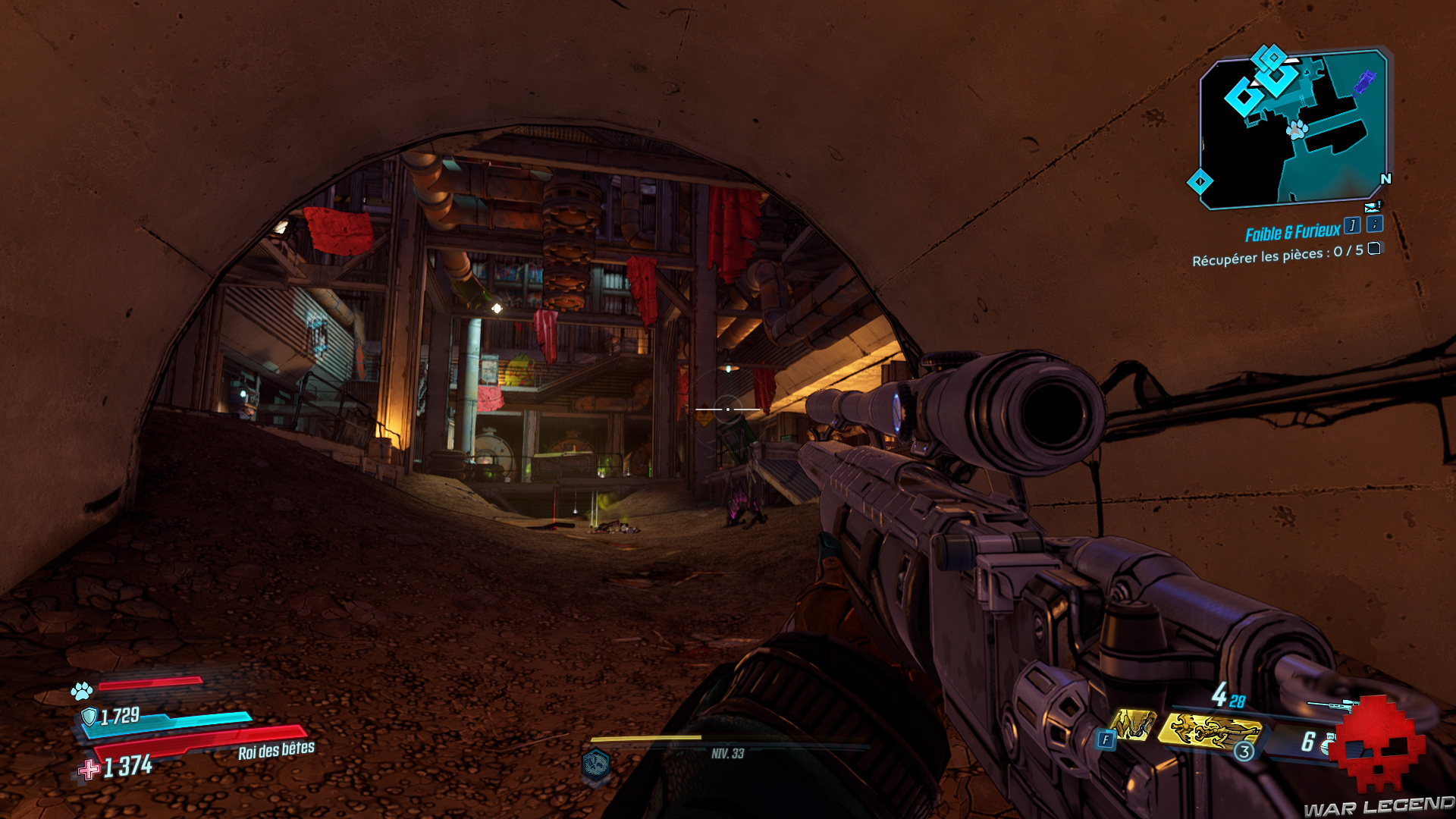Activate the golden action skill icon

point(1210,731)
